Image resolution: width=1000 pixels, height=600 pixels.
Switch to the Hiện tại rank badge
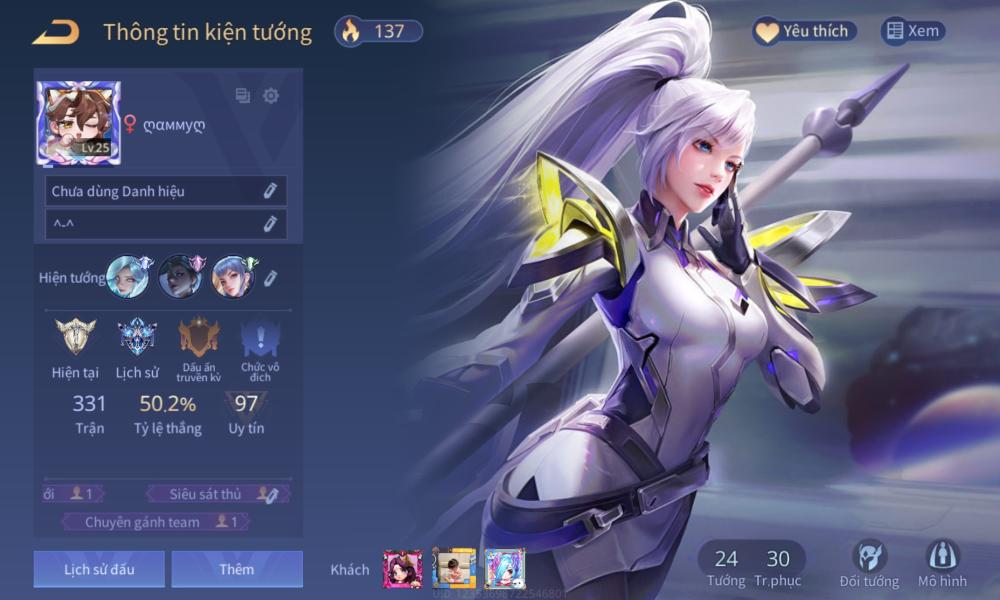point(75,337)
